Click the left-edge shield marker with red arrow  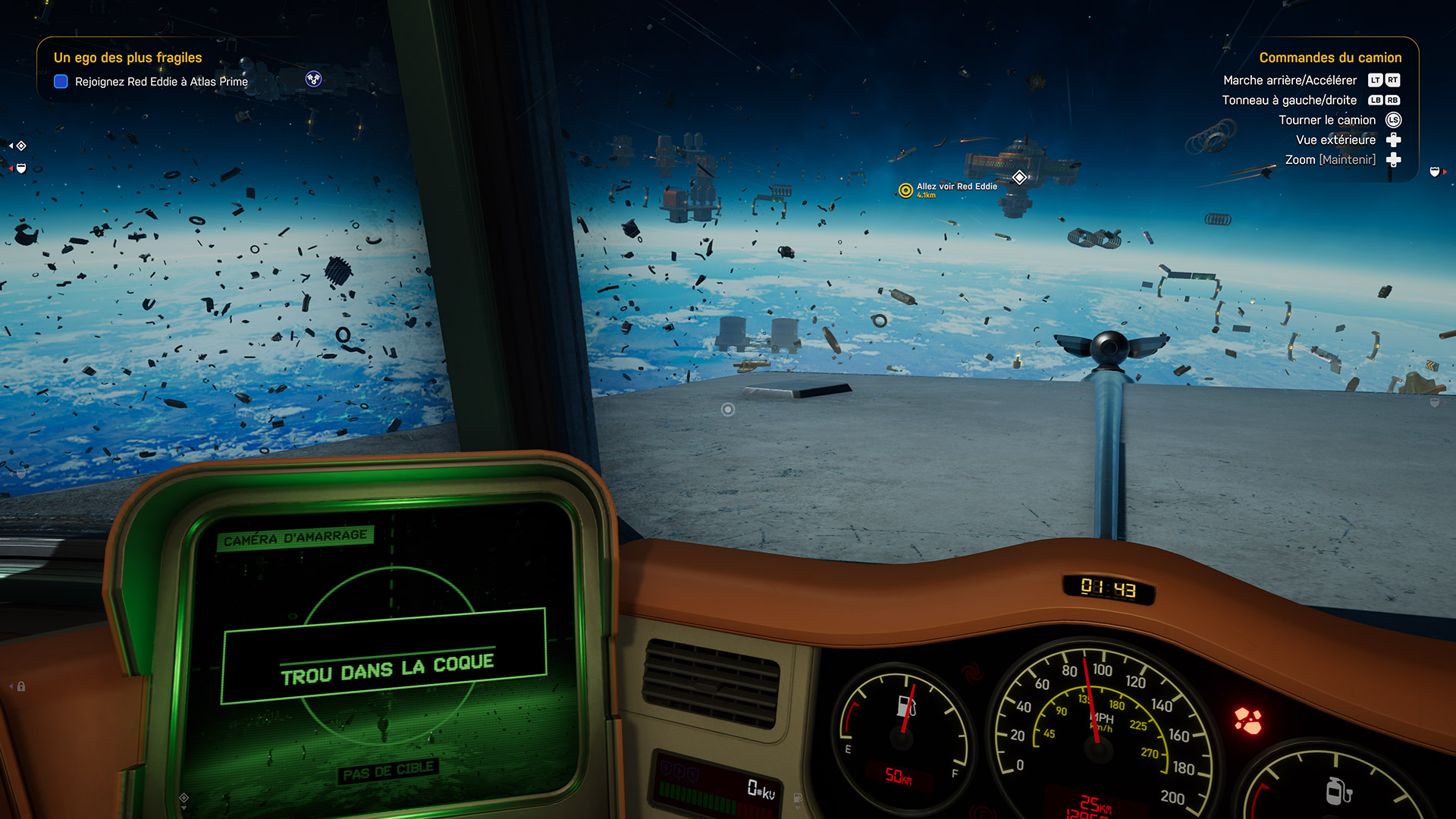point(21,168)
